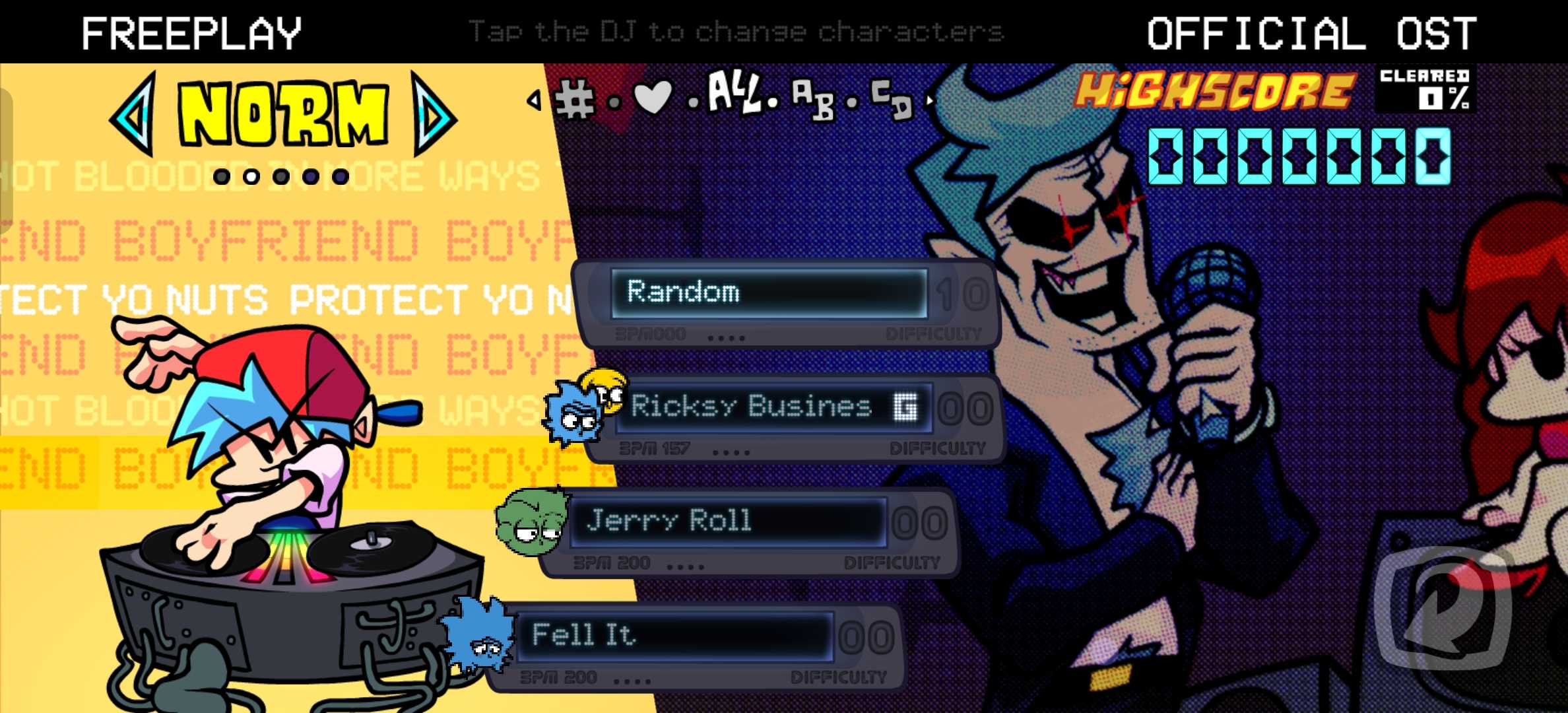The height and width of the screenshot is (713, 1568).
Task: Filter songs by the AB letter group
Action: [812, 100]
